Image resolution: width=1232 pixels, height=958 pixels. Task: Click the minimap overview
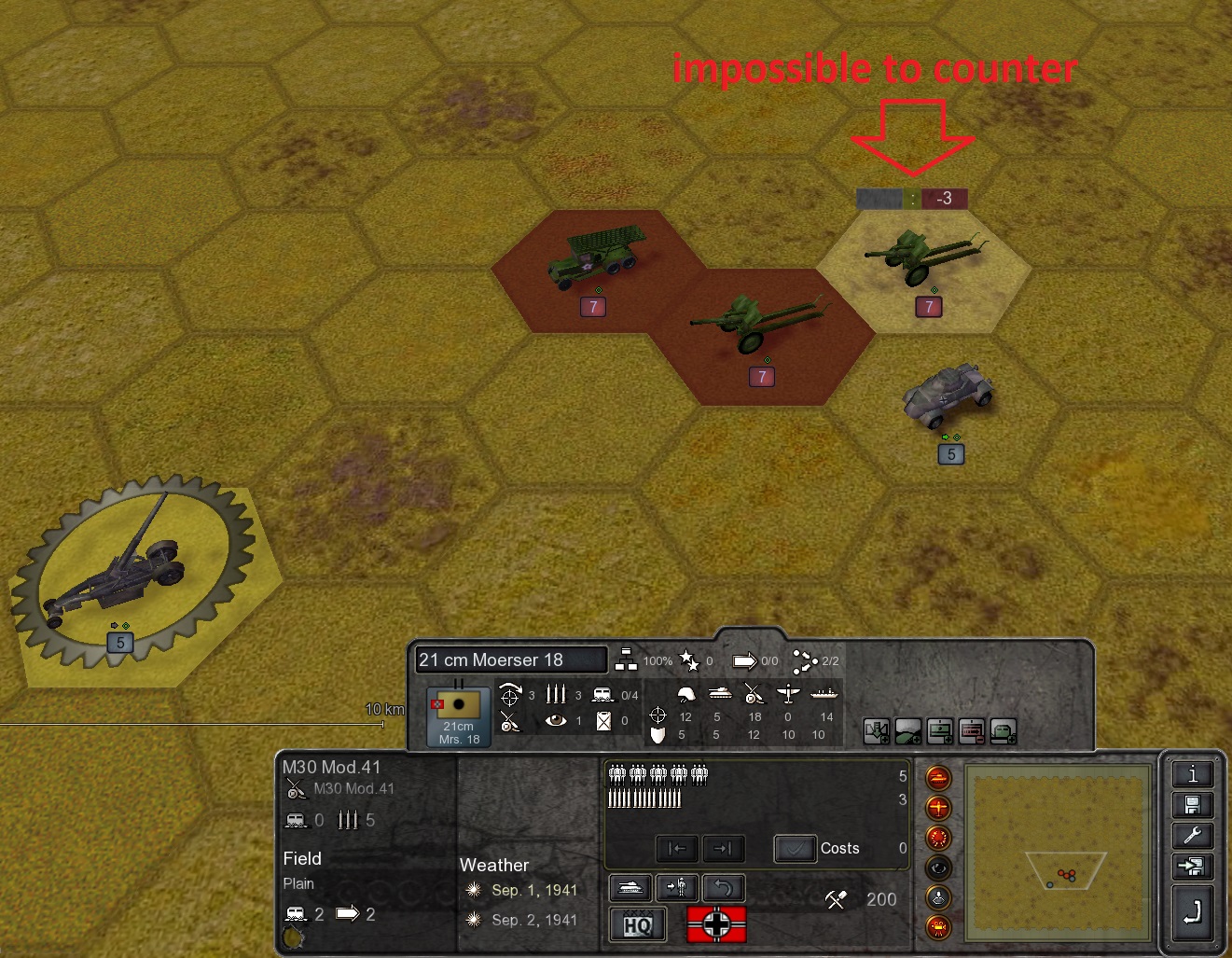(x=1057, y=854)
